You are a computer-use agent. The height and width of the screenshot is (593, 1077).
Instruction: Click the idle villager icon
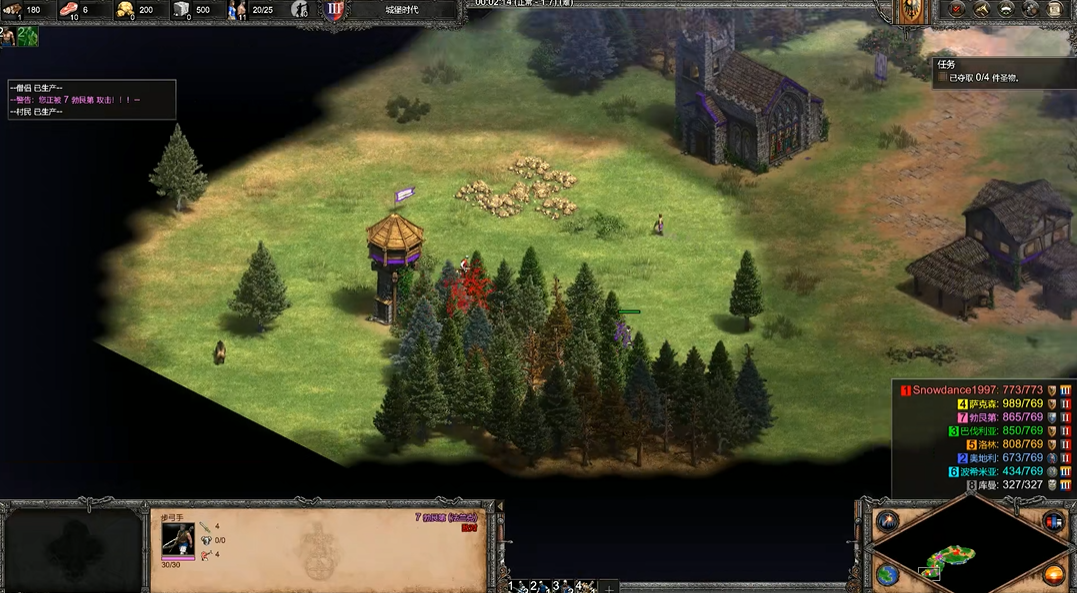pos(8,37)
